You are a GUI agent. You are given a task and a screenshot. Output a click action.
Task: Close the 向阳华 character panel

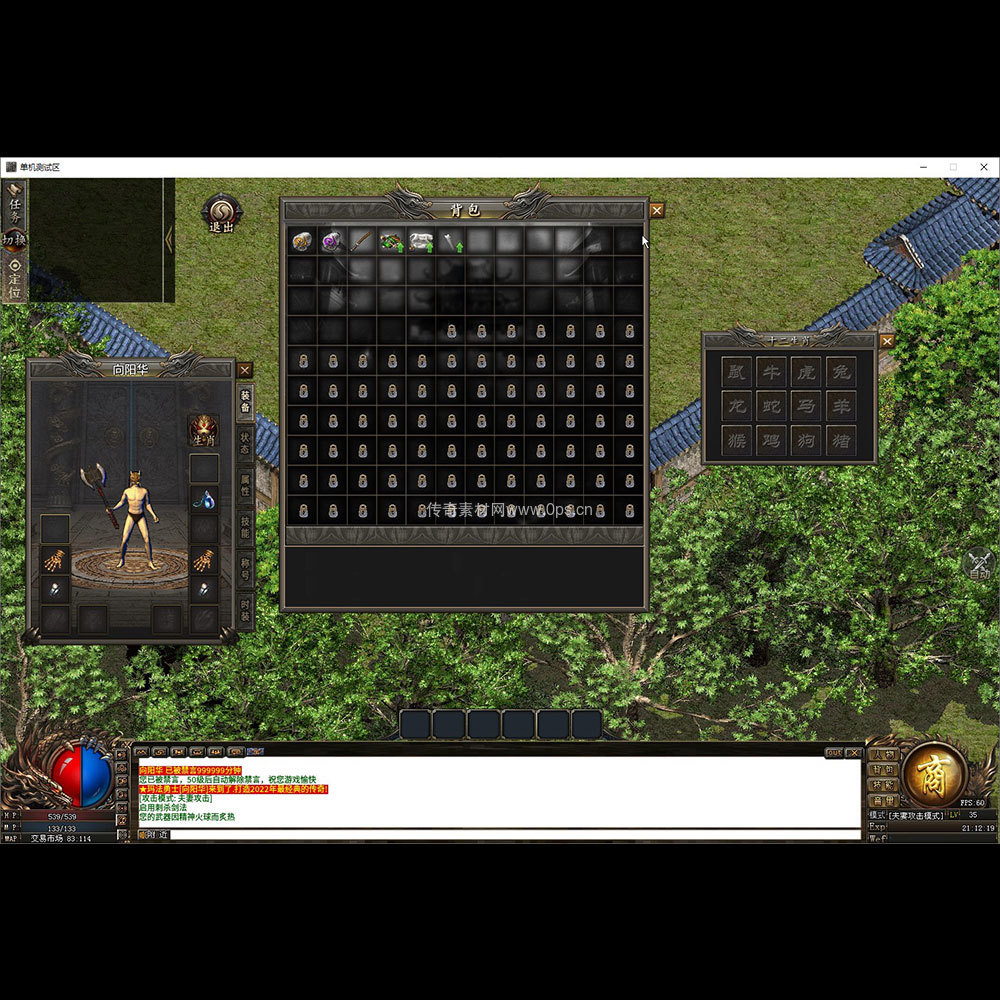[x=245, y=370]
